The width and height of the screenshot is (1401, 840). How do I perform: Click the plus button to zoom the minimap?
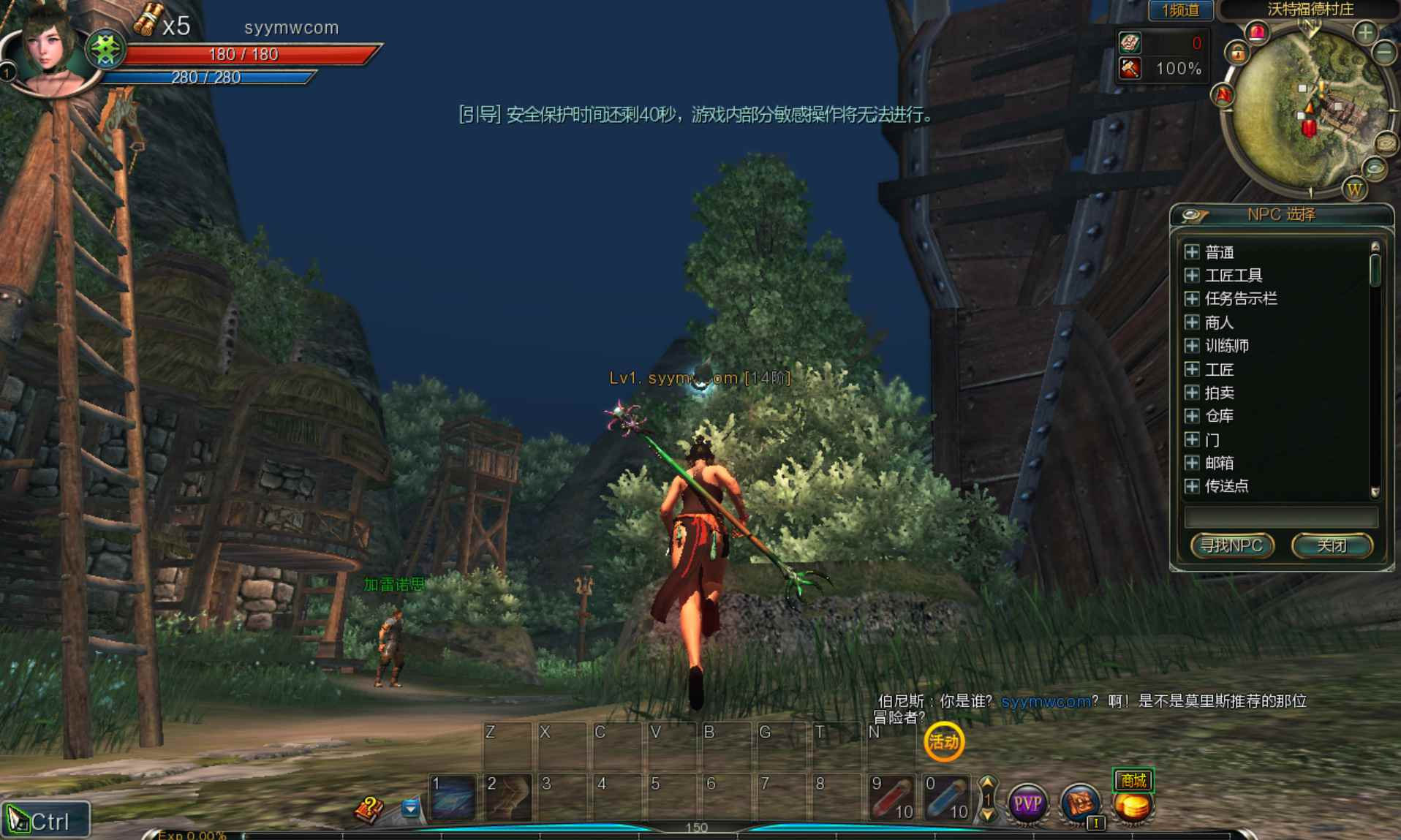click(1364, 32)
